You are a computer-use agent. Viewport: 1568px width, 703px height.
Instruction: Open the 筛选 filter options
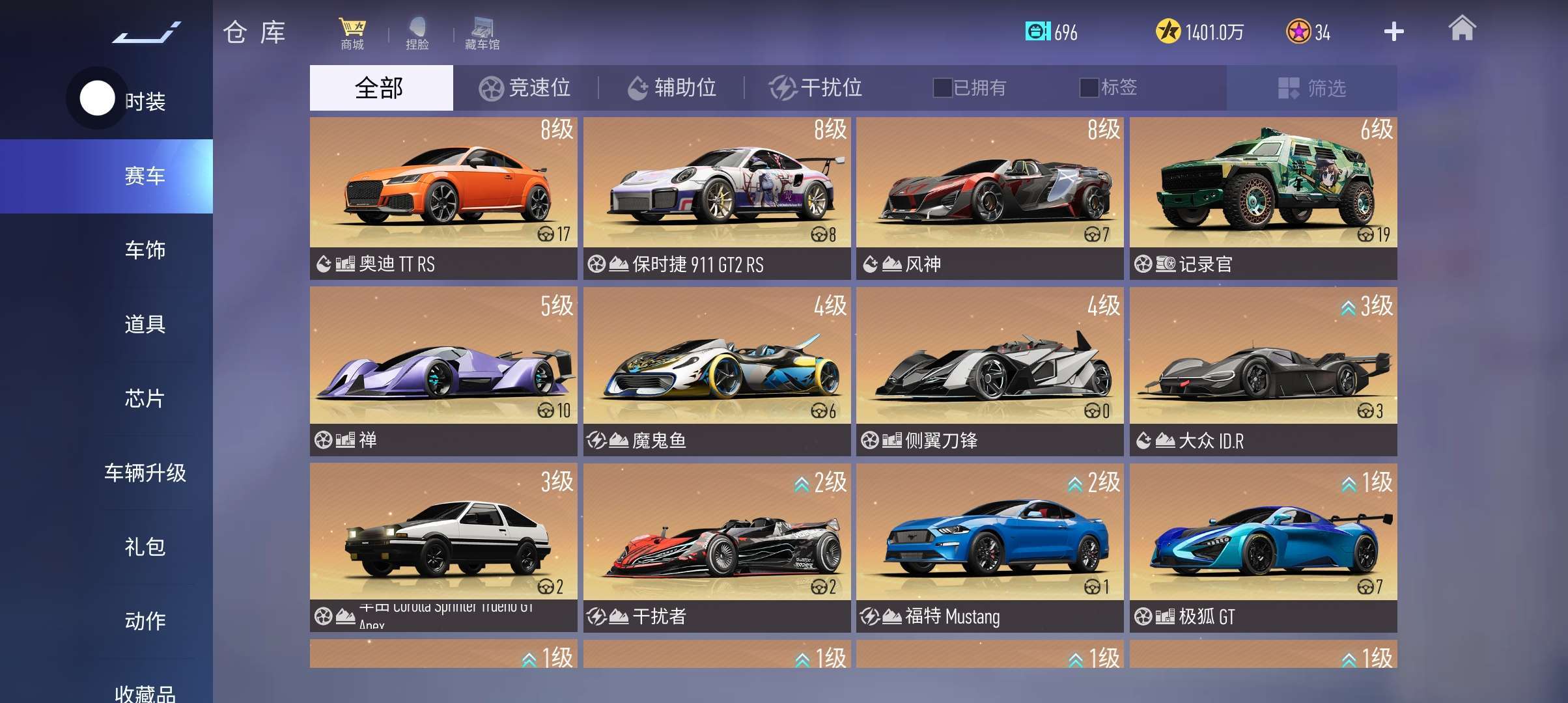[x=1312, y=88]
